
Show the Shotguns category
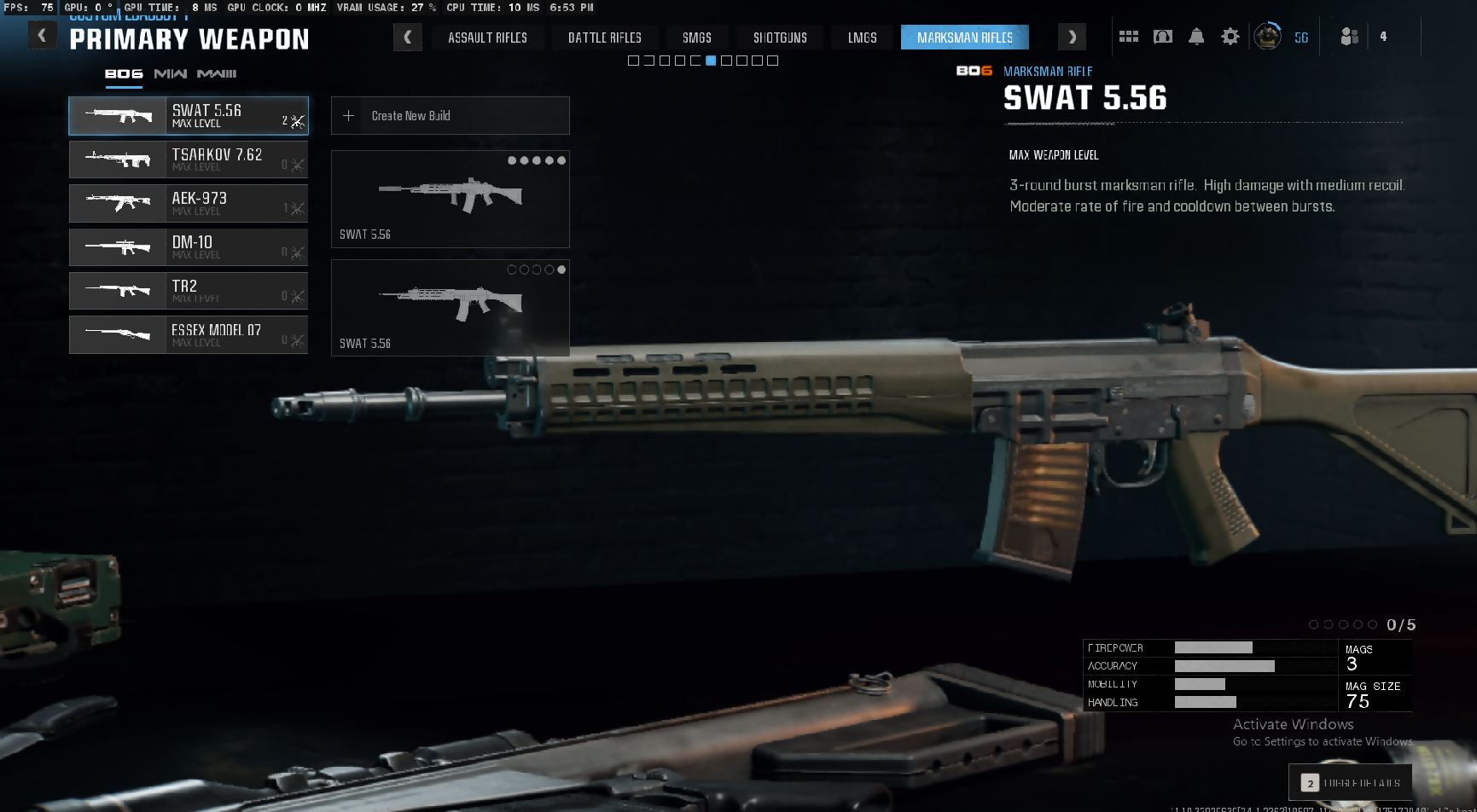click(780, 38)
